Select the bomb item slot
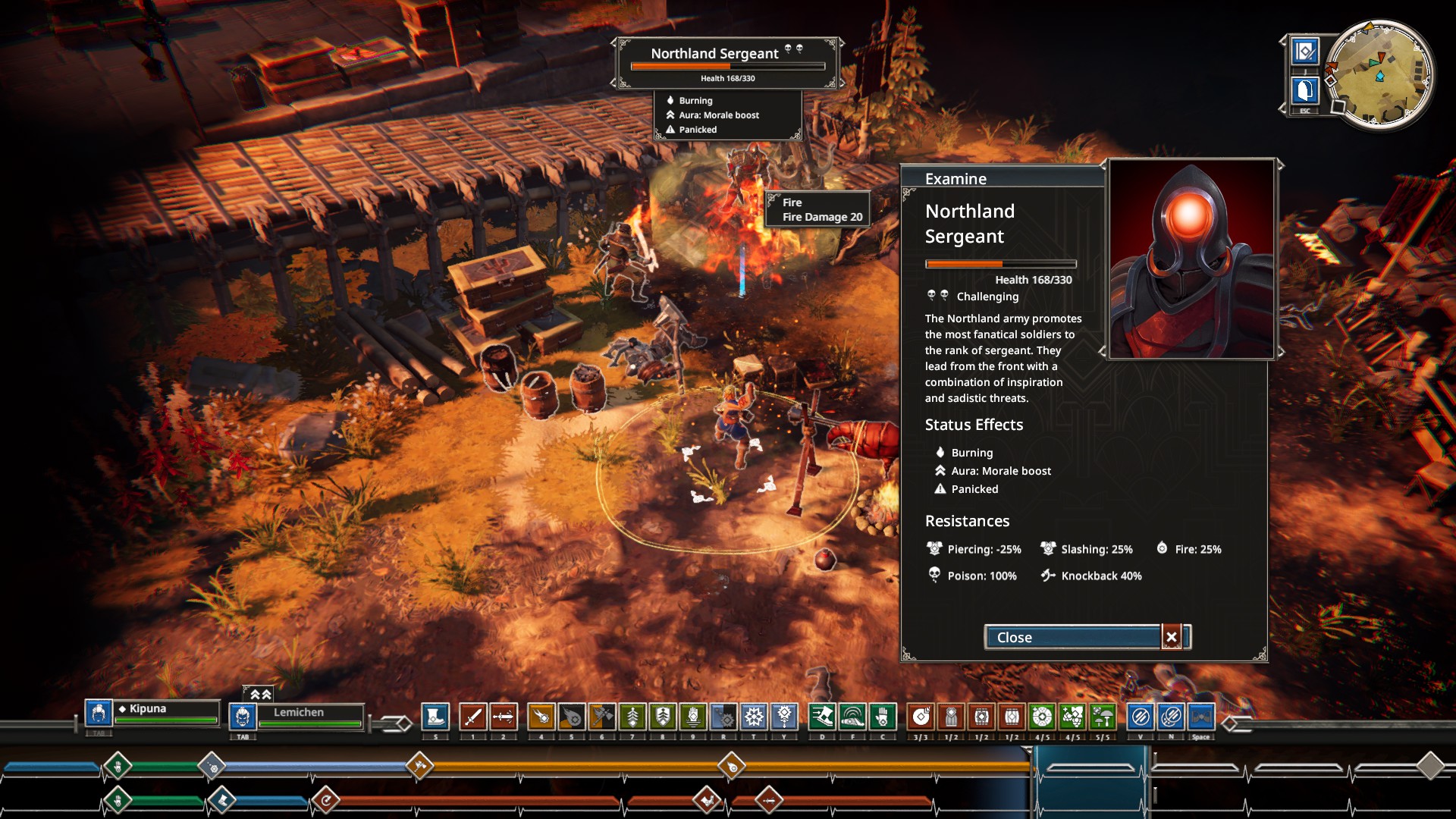Screen dimensions: 1456x819 (x=921, y=716)
